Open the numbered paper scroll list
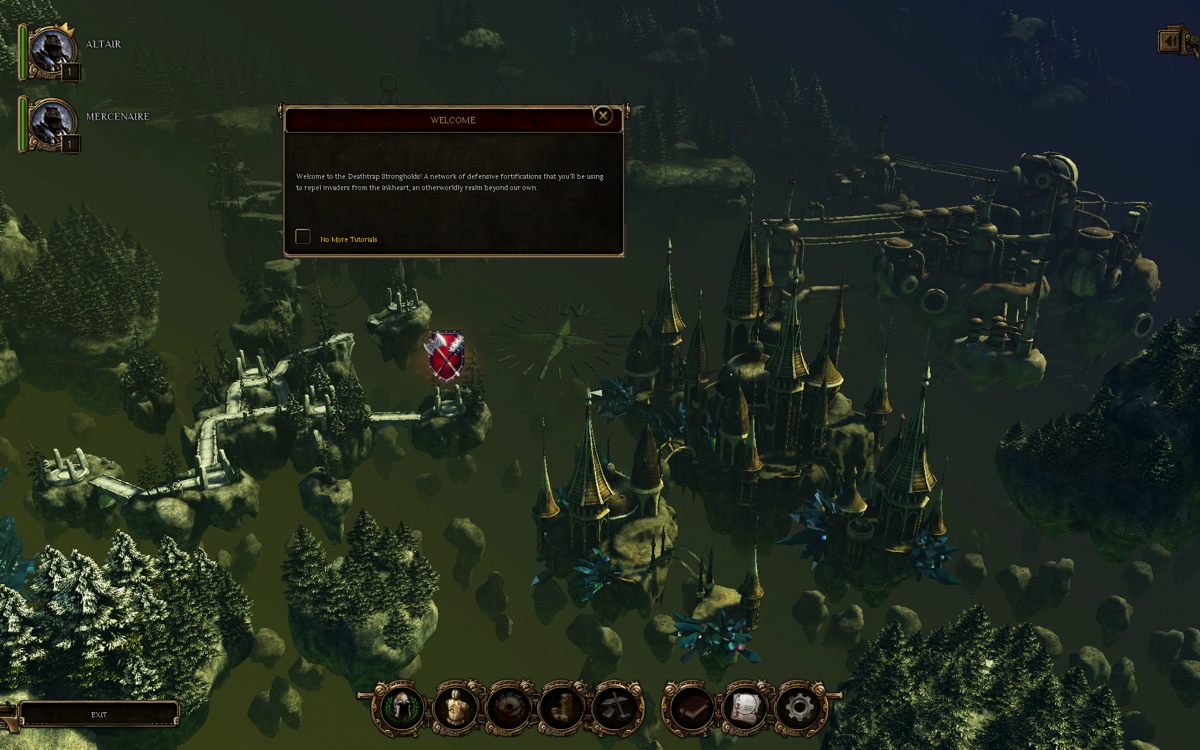1200x750 pixels. 744,707
